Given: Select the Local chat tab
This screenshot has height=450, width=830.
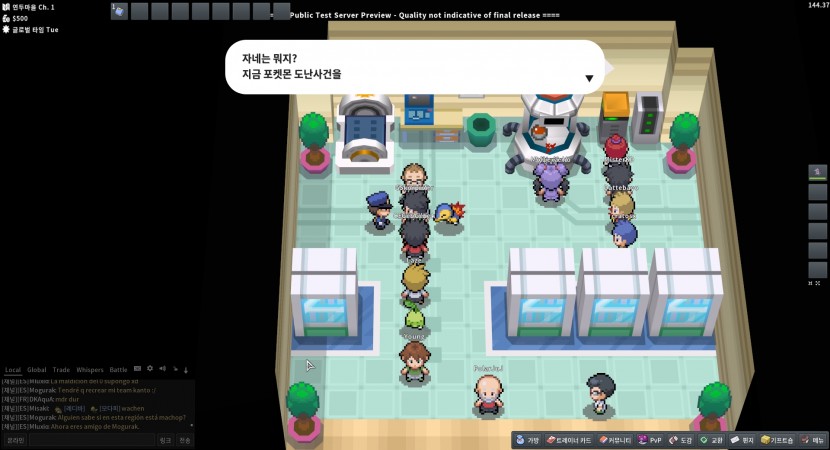Looking at the screenshot, I should (x=13, y=370).
